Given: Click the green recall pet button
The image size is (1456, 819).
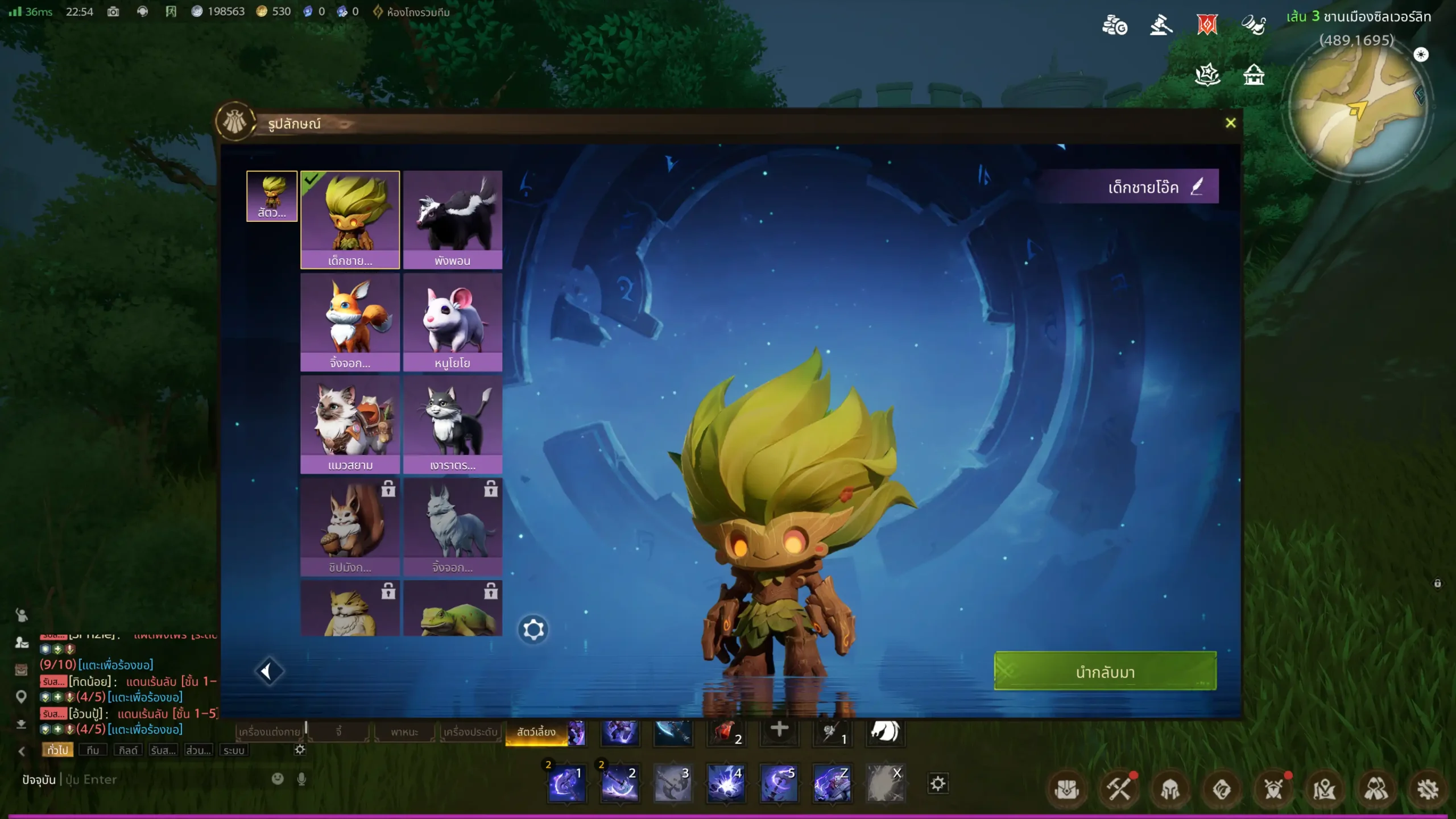Looking at the screenshot, I should 1105,672.
